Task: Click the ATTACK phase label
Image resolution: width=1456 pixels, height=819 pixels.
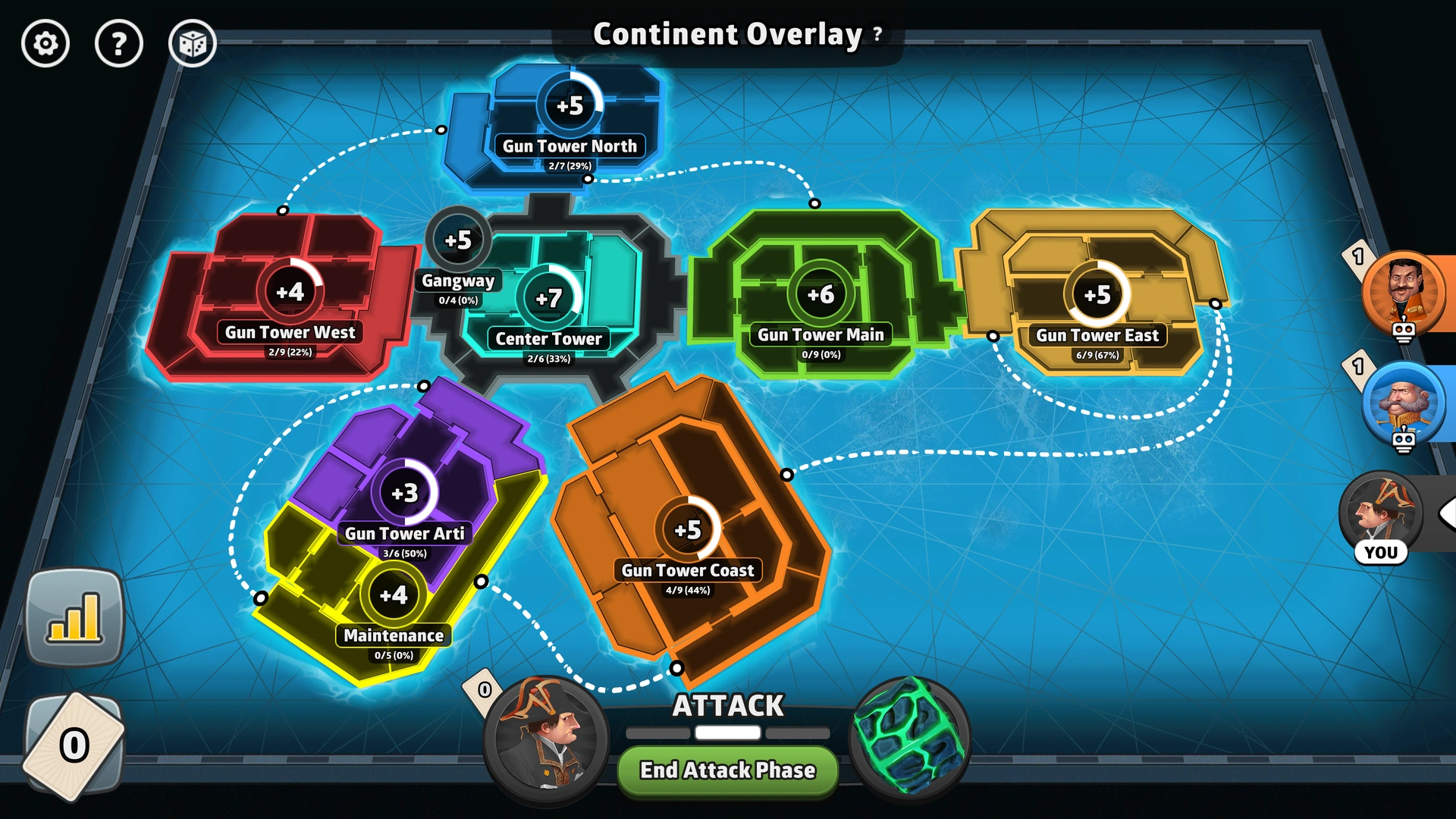Action: coord(727,705)
